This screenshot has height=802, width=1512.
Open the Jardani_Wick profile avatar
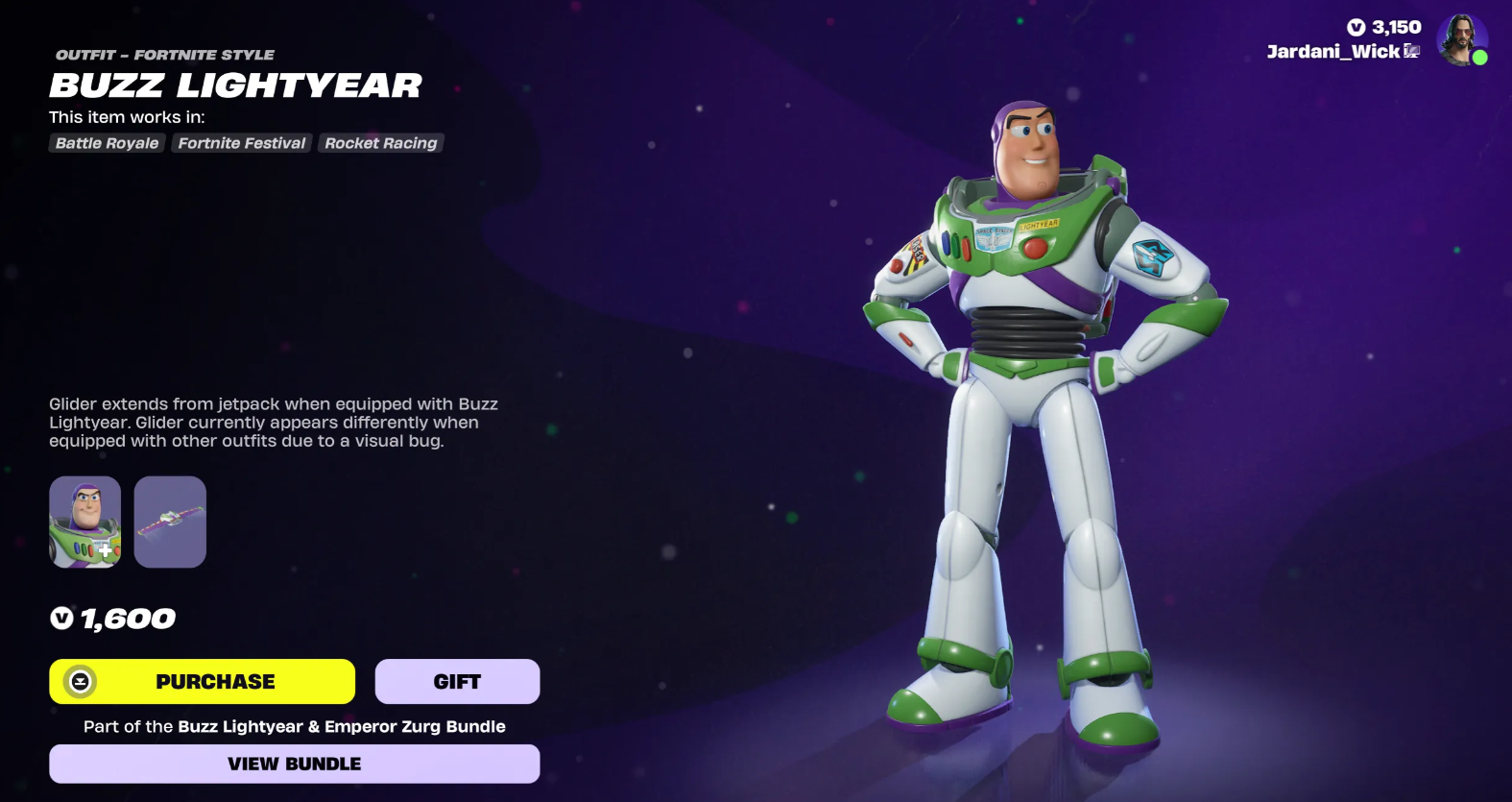coord(1461,40)
